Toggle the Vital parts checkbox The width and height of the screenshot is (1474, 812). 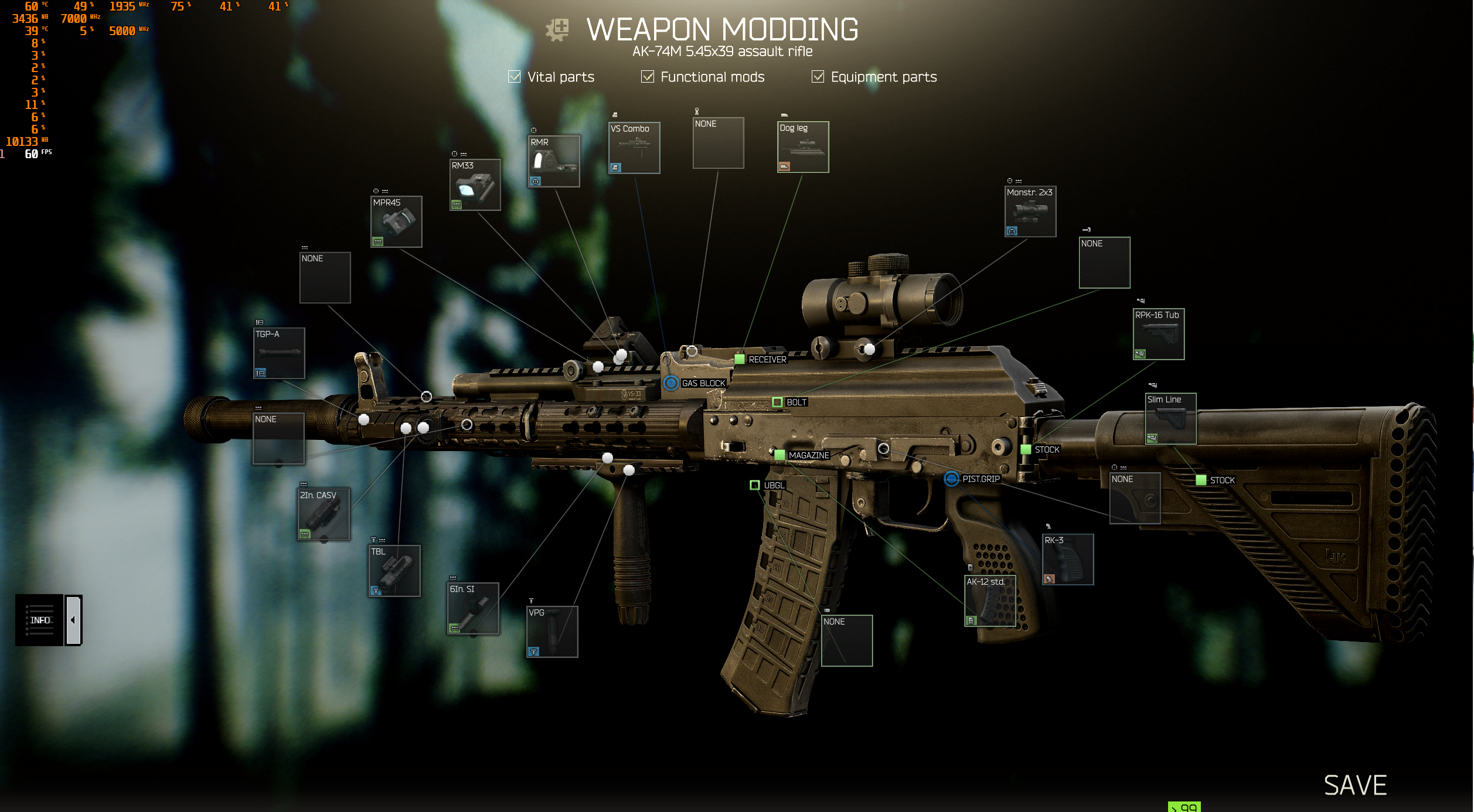514,76
